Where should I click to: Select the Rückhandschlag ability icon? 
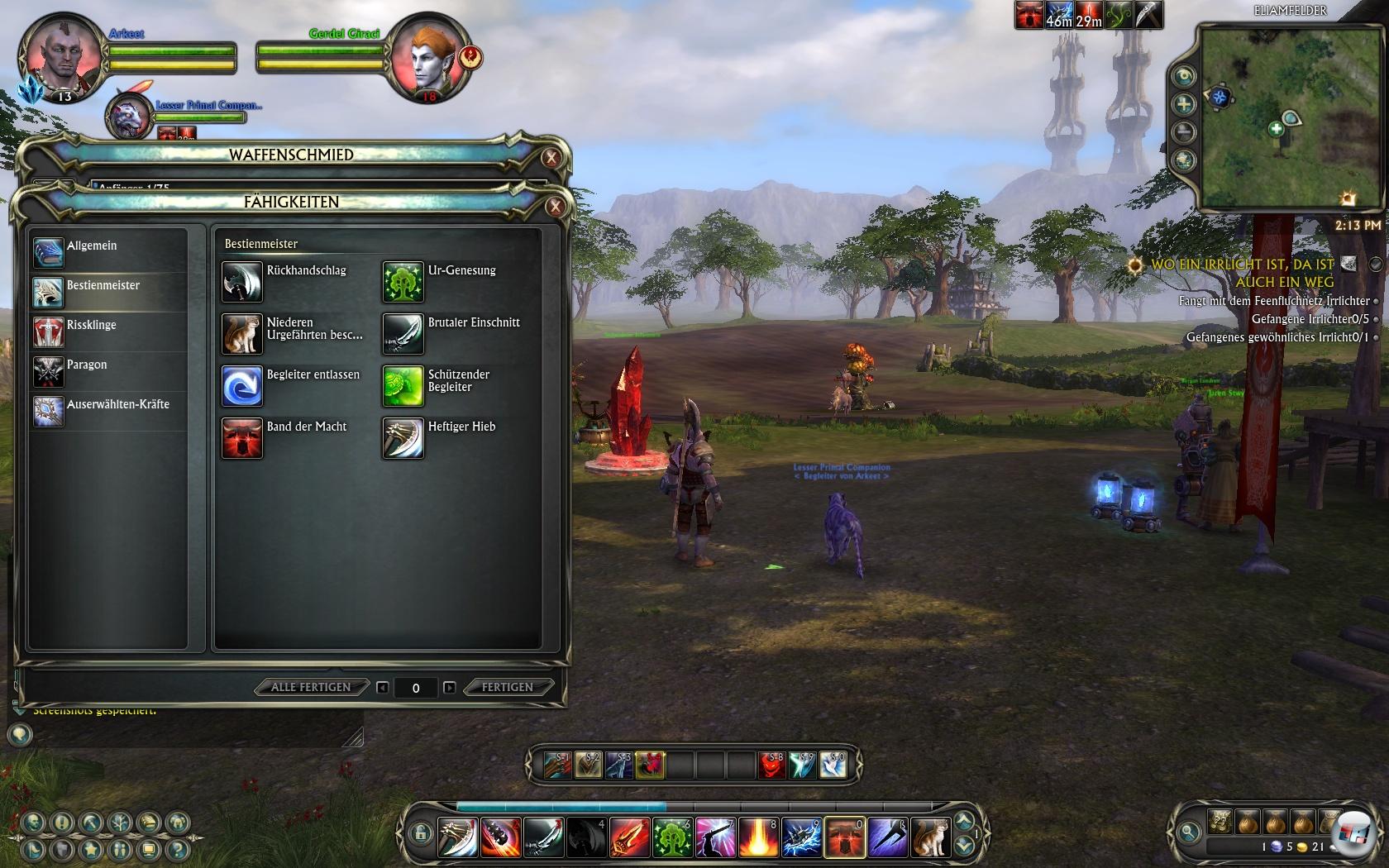[242, 282]
